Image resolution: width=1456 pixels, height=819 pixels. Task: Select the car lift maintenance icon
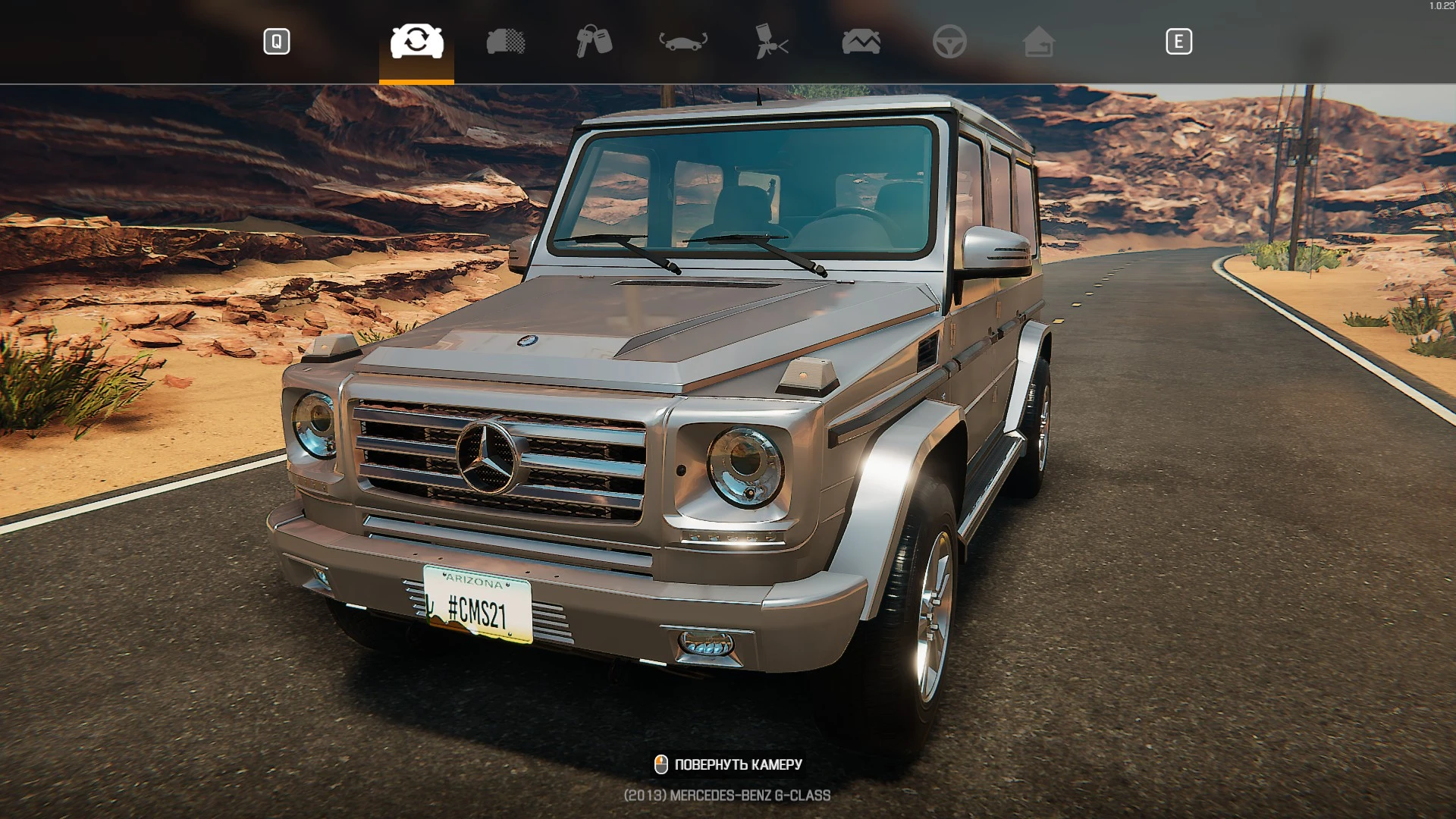(x=682, y=42)
